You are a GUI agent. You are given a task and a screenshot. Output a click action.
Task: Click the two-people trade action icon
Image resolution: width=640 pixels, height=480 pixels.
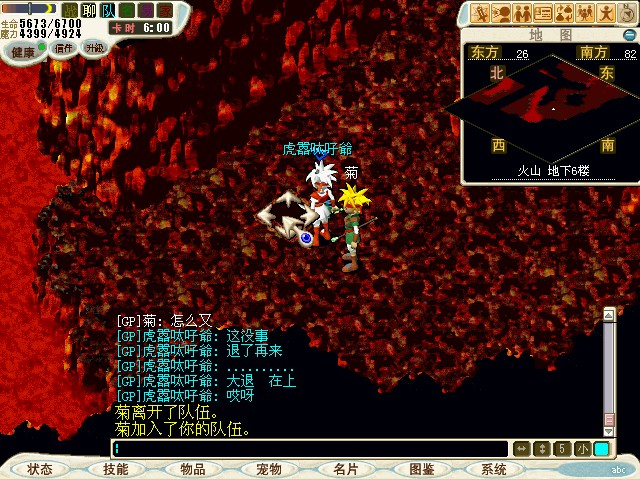point(521,13)
